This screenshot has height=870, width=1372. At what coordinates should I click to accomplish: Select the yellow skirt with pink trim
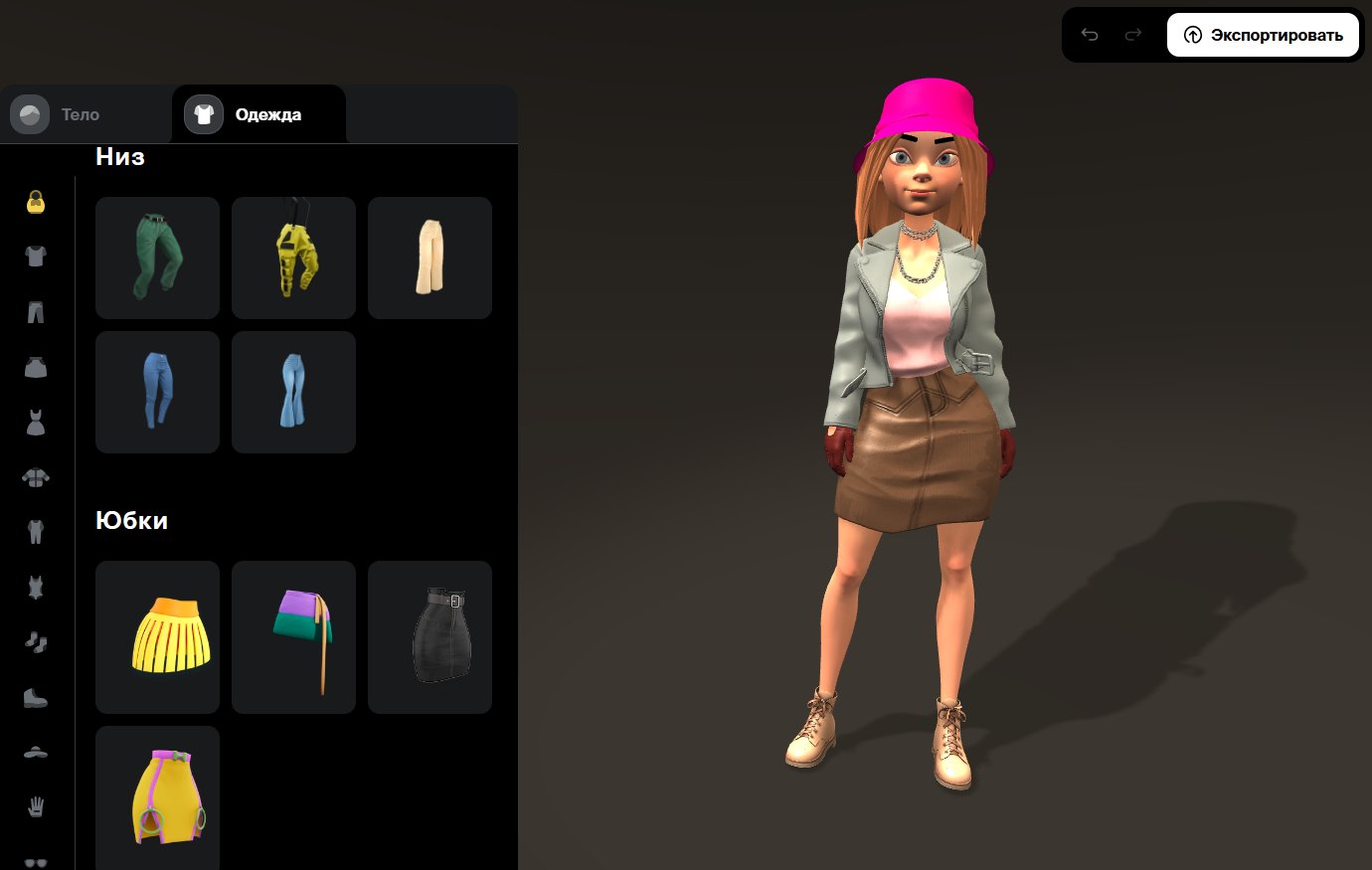pos(157,795)
